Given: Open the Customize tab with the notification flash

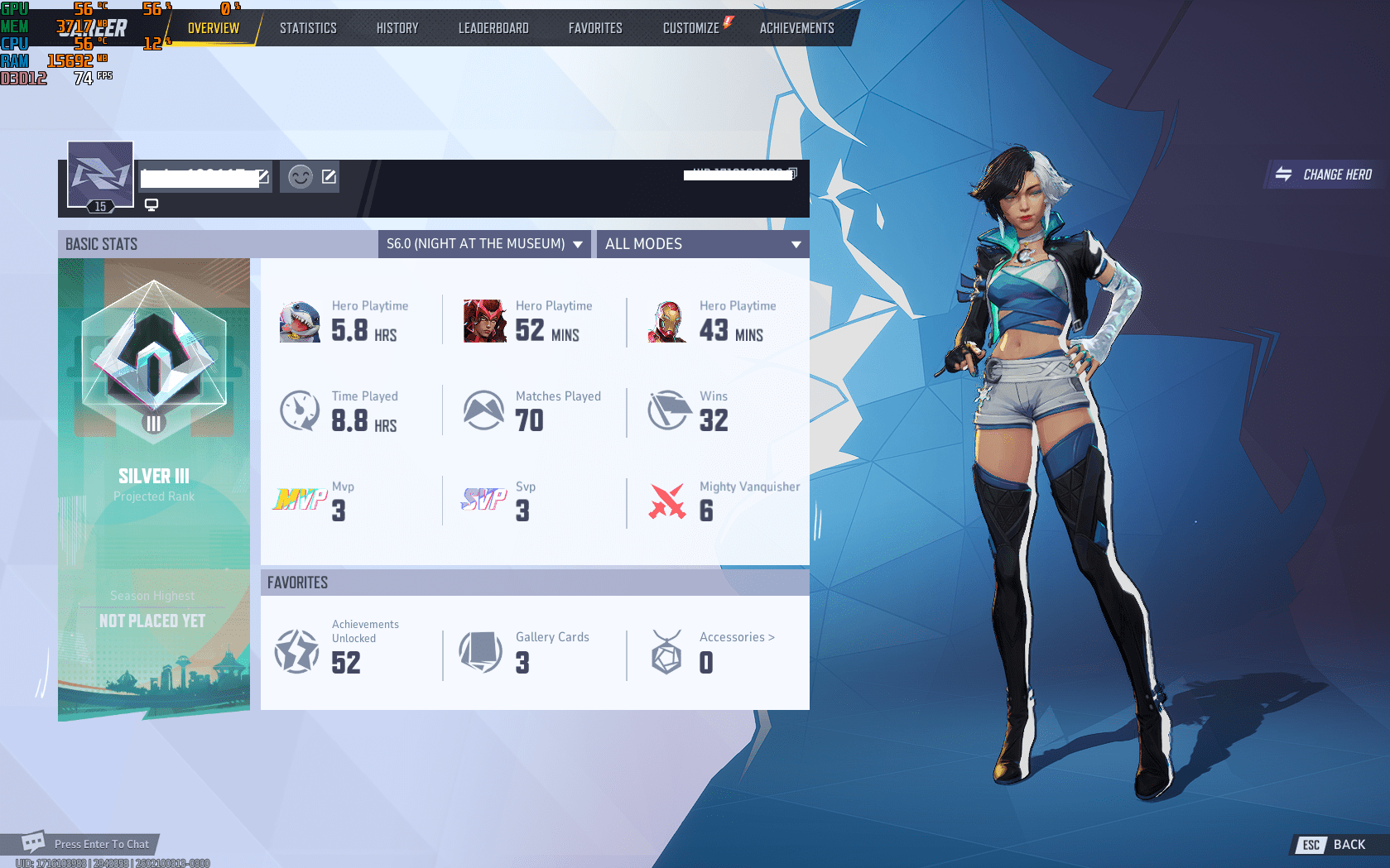Looking at the screenshot, I should click(x=691, y=27).
